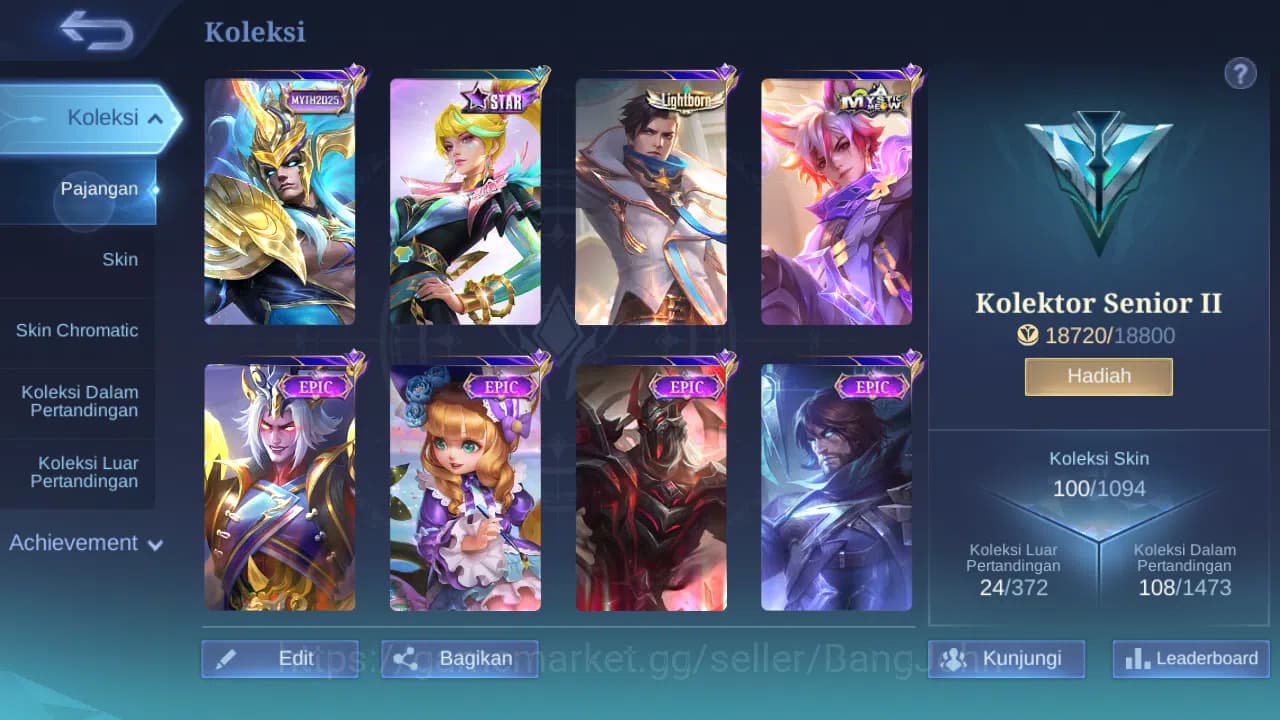Open the help question mark icon
This screenshot has height=720, width=1280.
[1240, 73]
